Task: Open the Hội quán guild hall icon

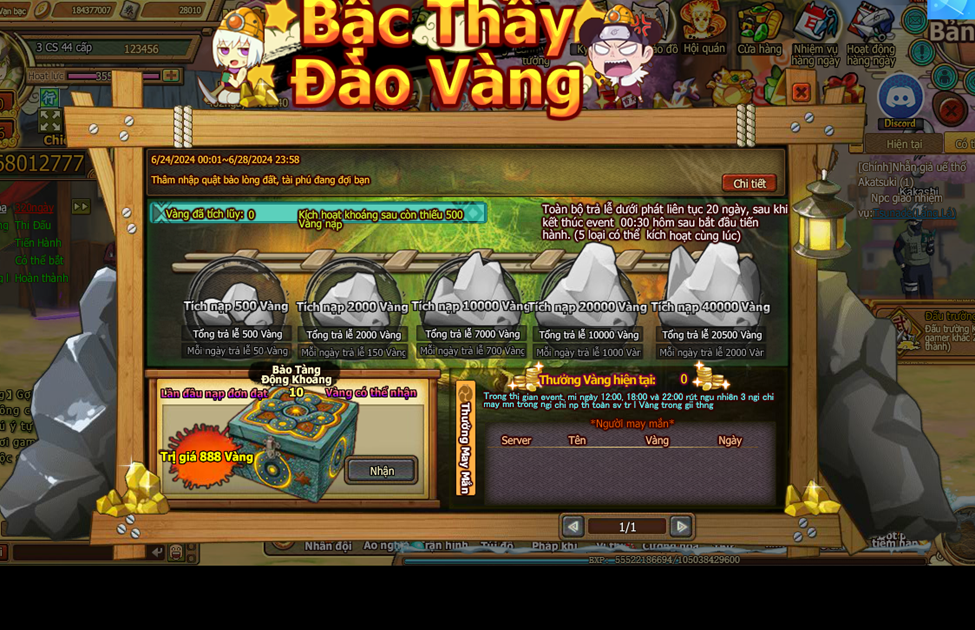Action: 704,30
